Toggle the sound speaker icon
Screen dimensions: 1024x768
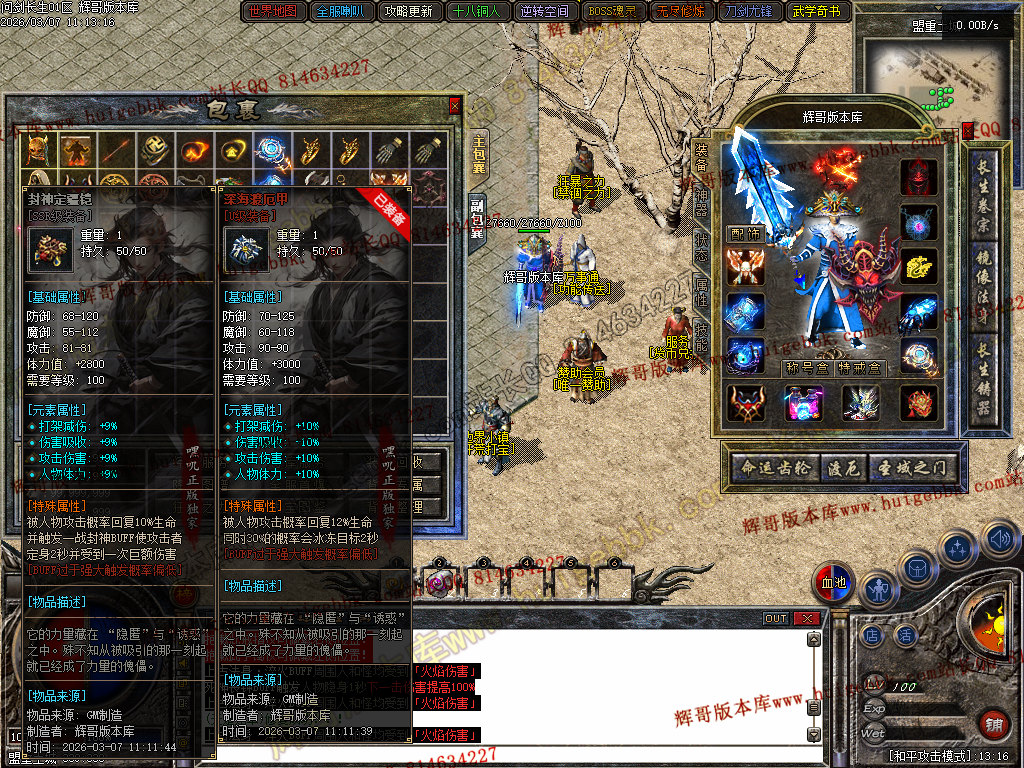click(1000, 541)
